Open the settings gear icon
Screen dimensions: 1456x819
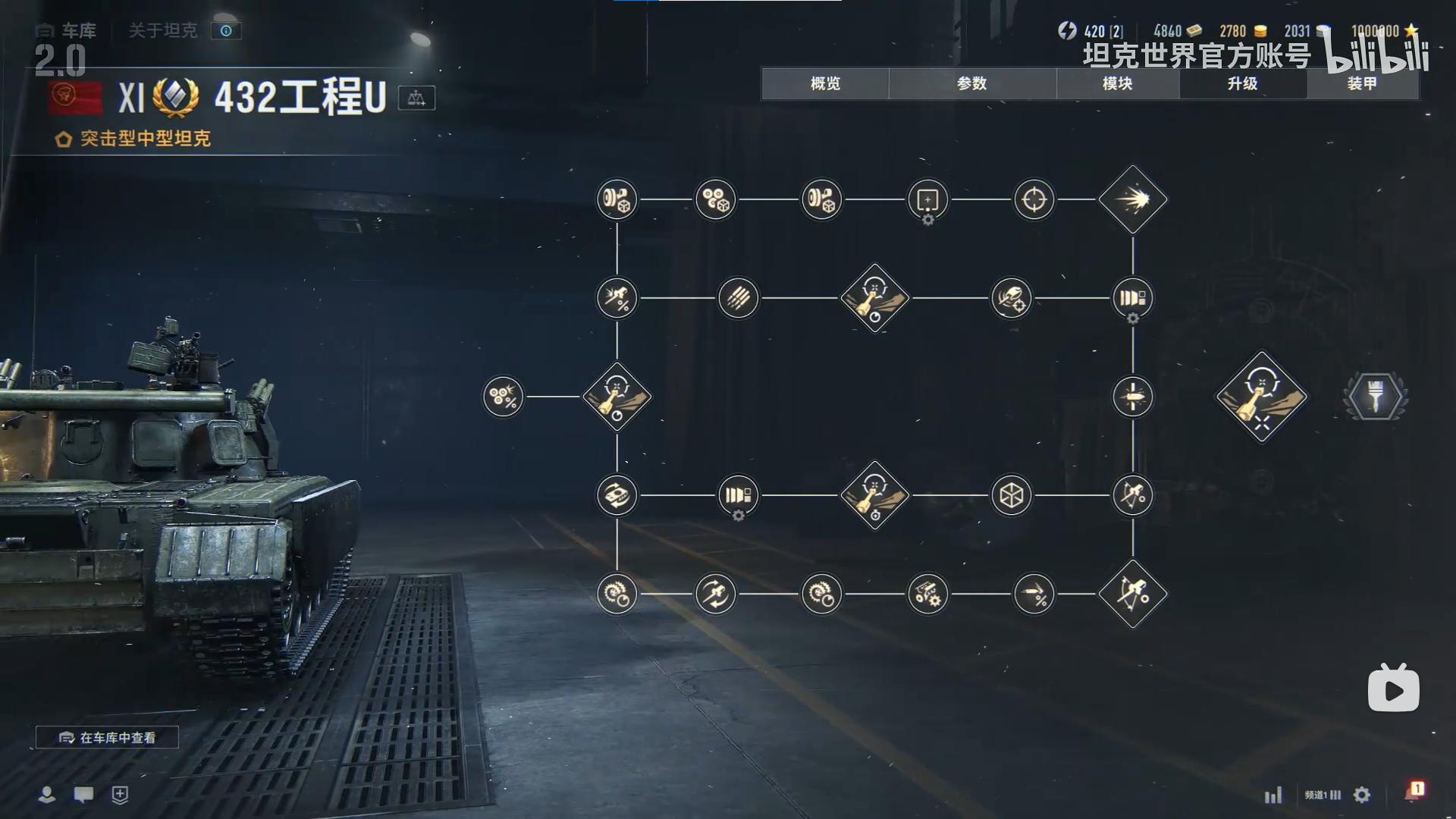[x=1362, y=795]
